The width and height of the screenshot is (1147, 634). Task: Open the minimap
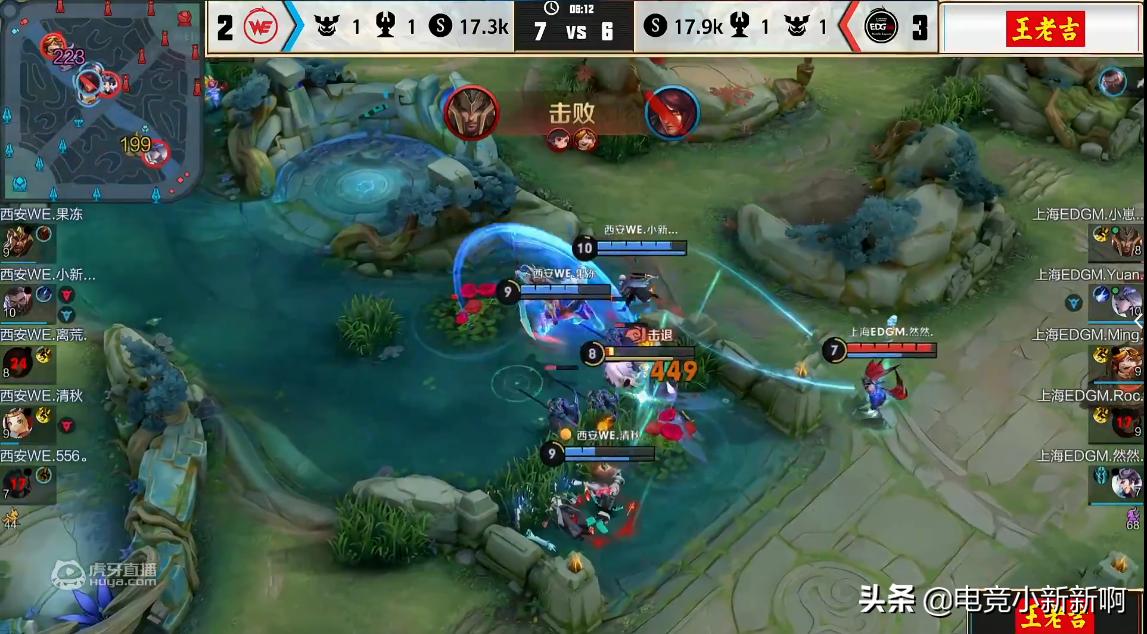(x=100, y=100)
